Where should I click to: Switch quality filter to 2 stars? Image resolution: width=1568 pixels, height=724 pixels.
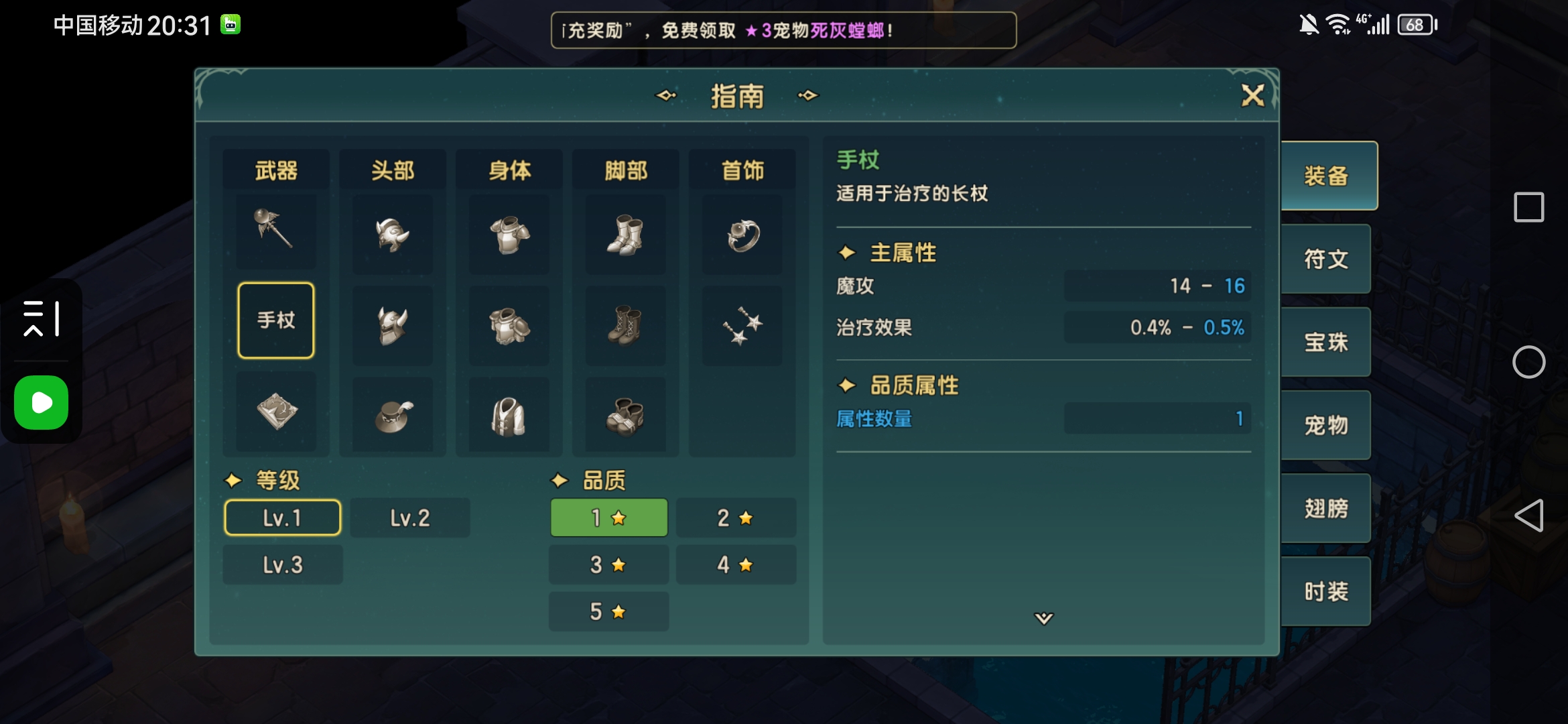pyautogui.click(x=736, y=517)
